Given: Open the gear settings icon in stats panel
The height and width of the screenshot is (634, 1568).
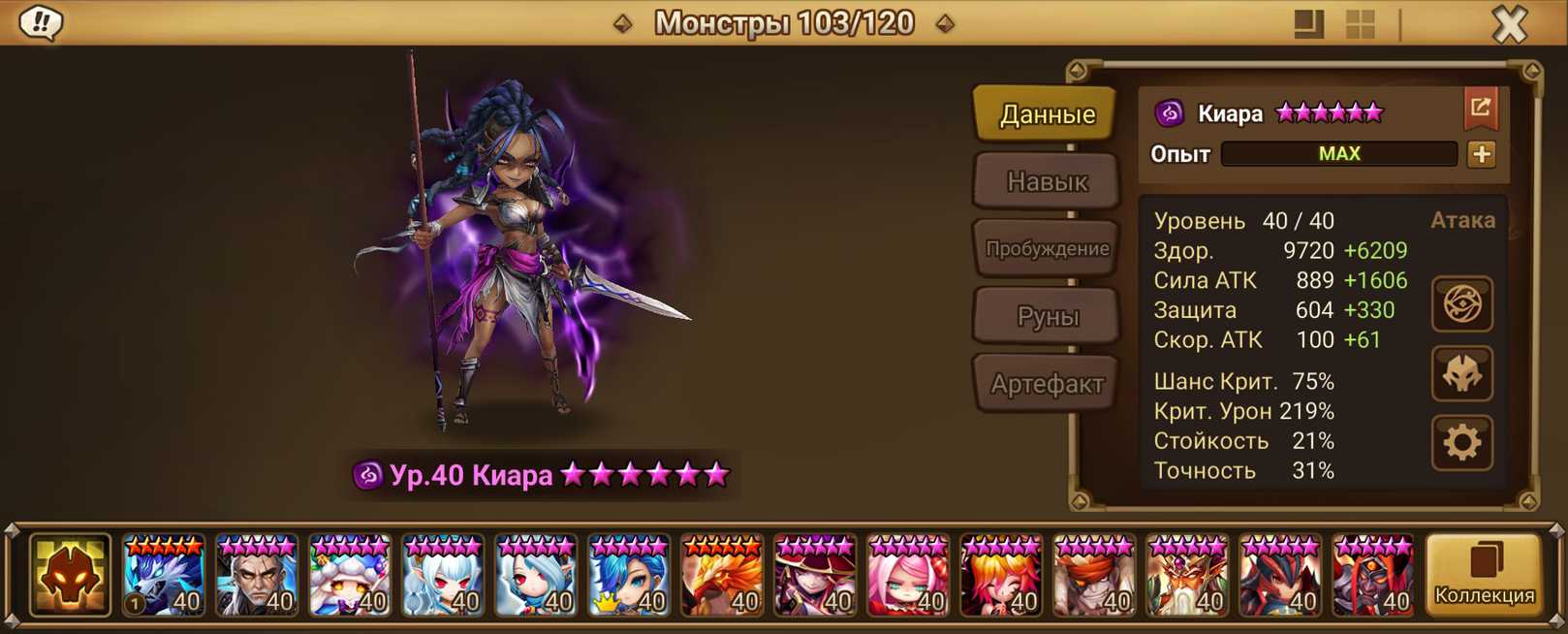Looking at the screenshot, I should click(x=1461, y=443).
